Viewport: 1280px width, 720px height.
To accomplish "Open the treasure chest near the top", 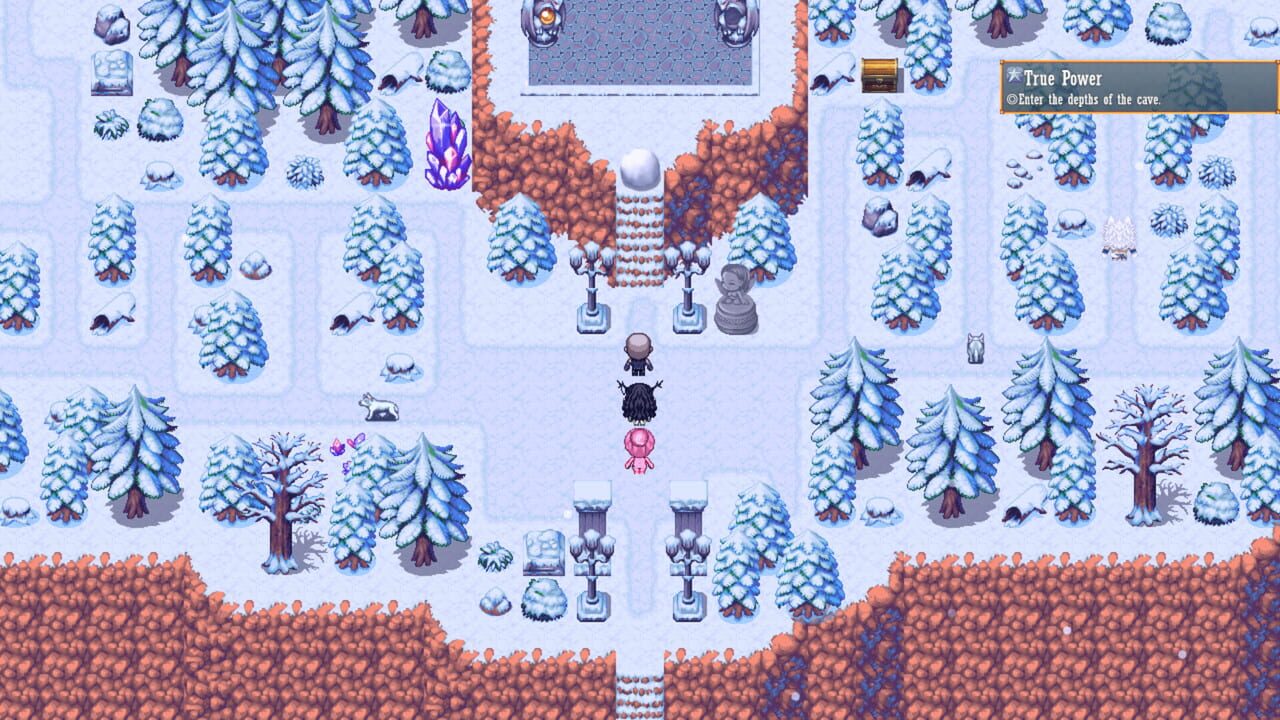I will pyautogui.click(x=878, y=75).
